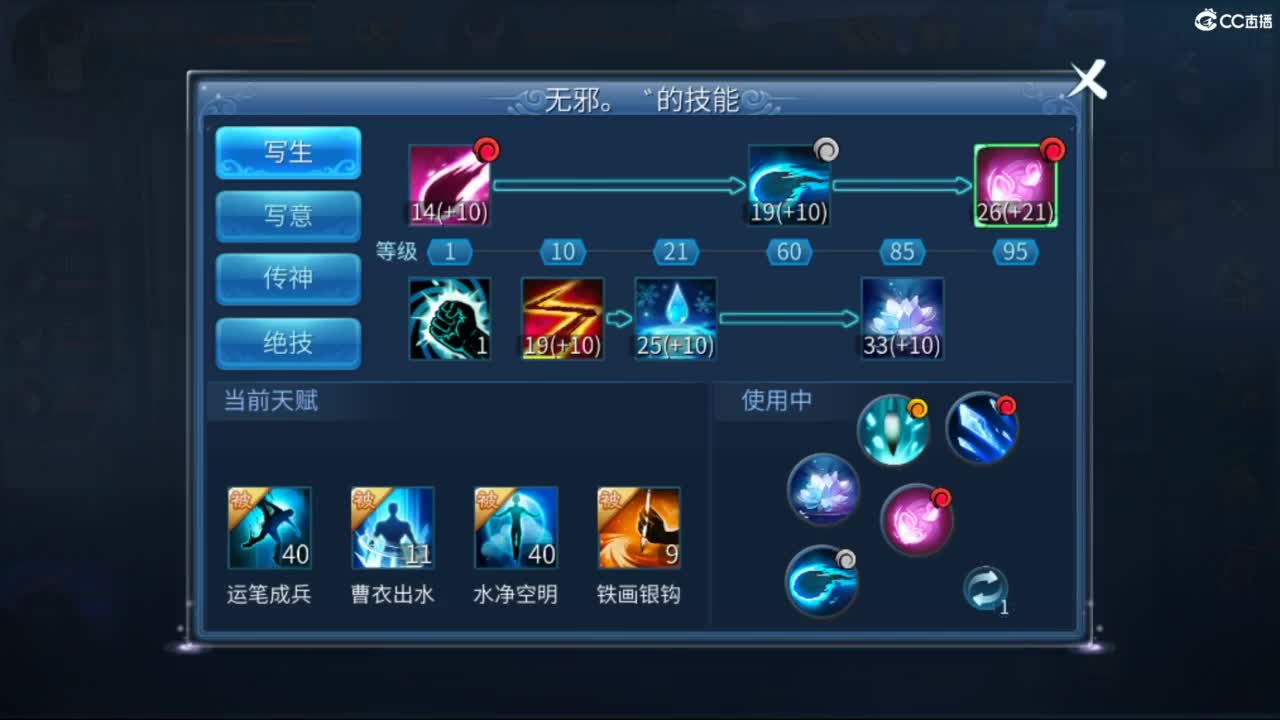
Task: Select the blue lotus skill 33(+10)
Action: pyautogui.click(x=901, y=317)
